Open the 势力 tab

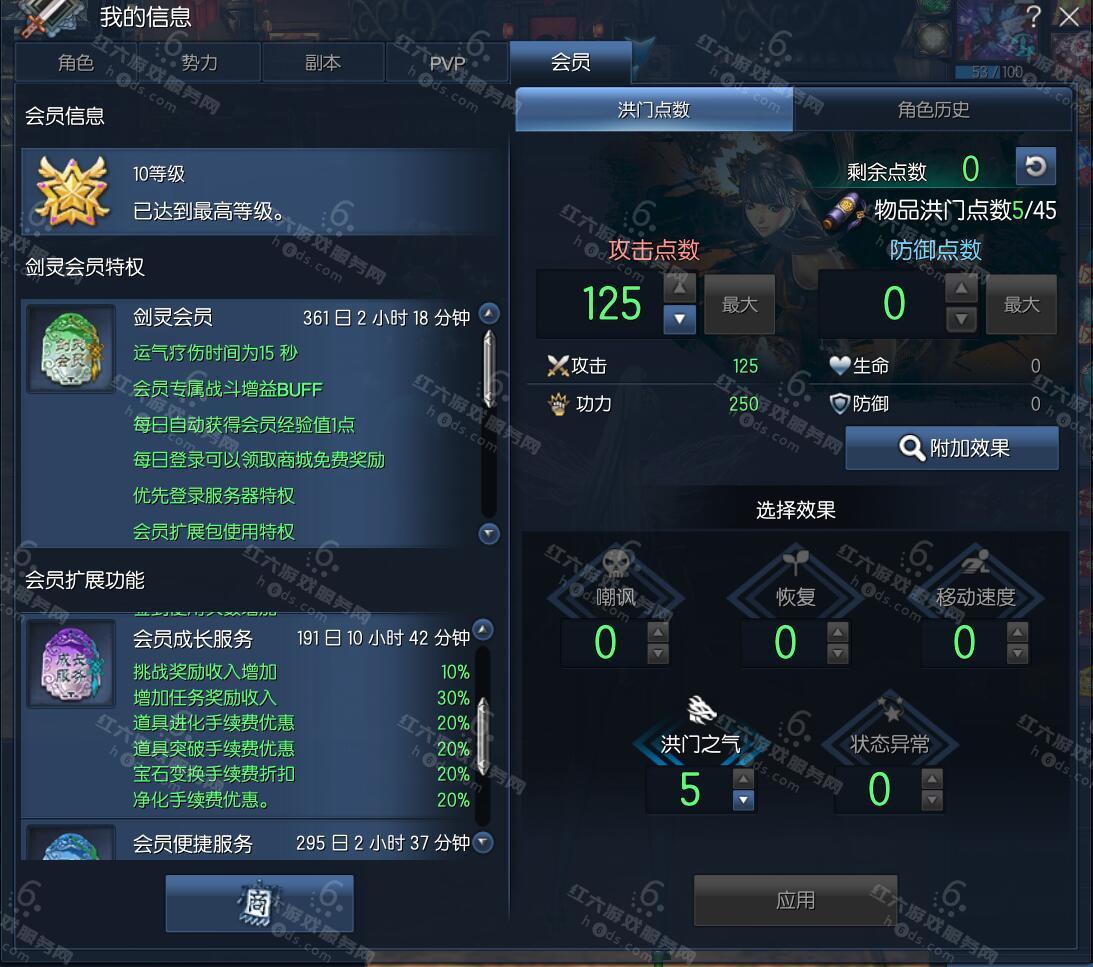tap(199, 63)
